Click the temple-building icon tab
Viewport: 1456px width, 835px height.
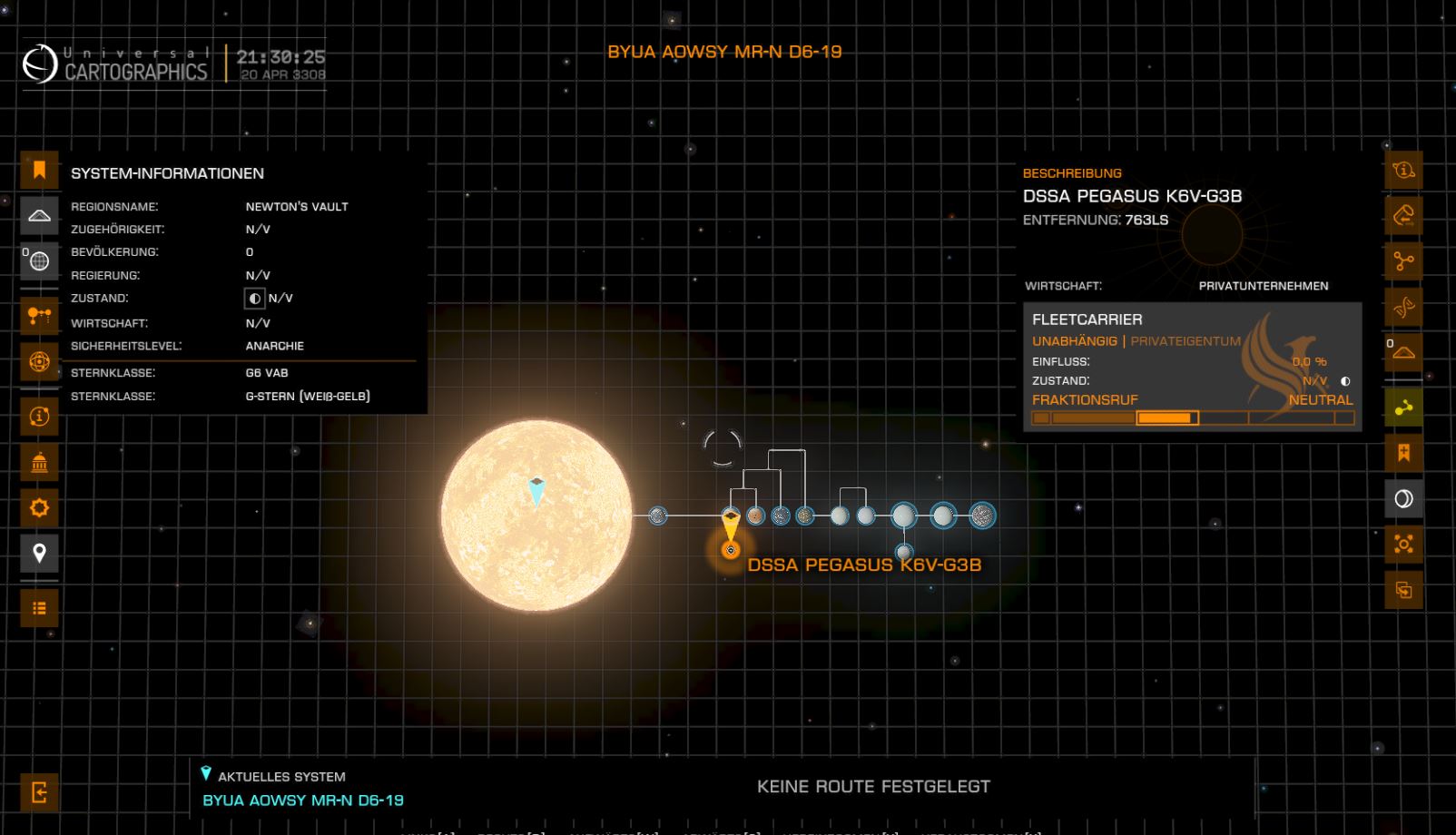pos(39,463)
